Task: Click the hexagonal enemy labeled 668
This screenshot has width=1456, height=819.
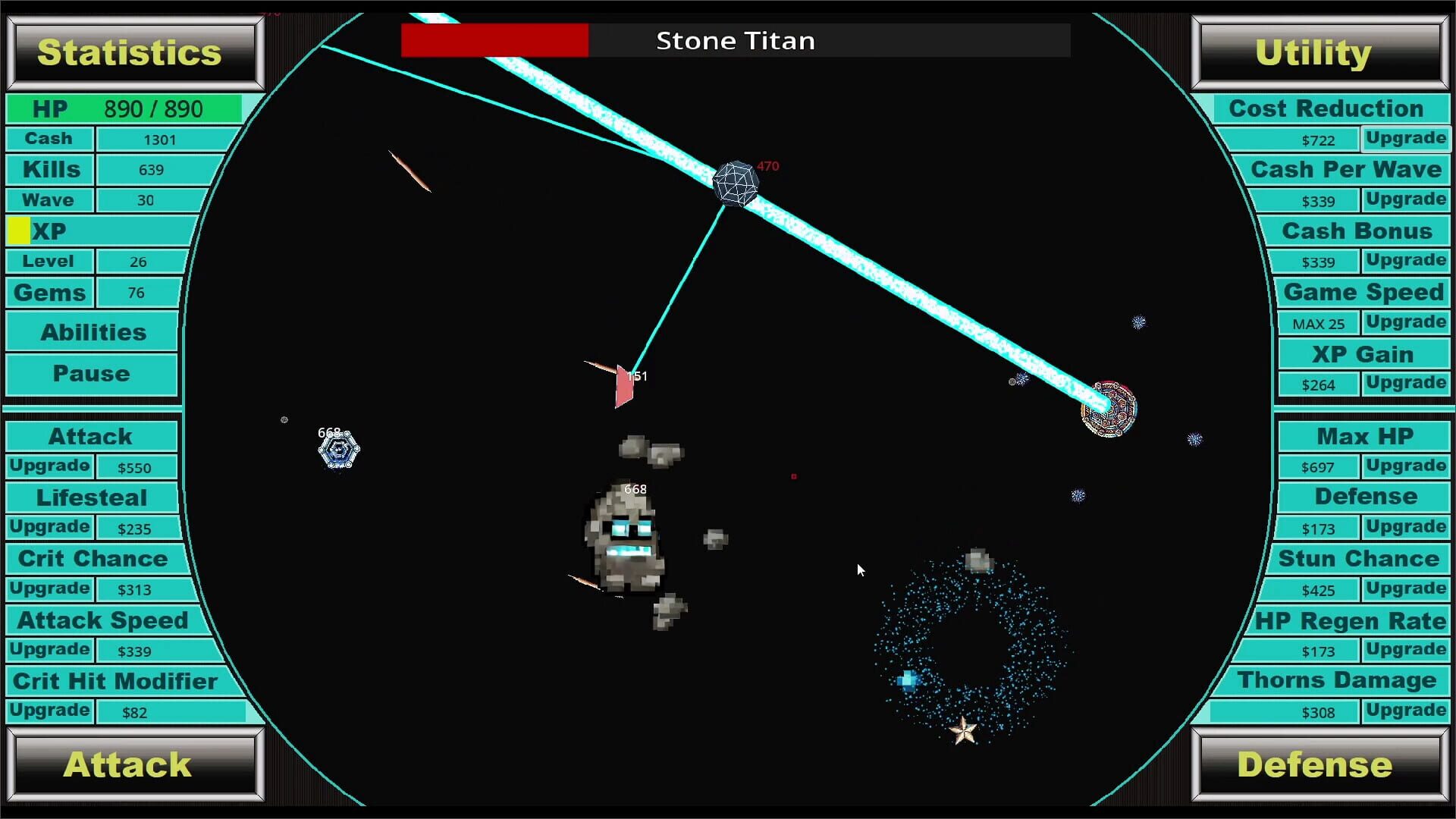Action: coord(337,449)
